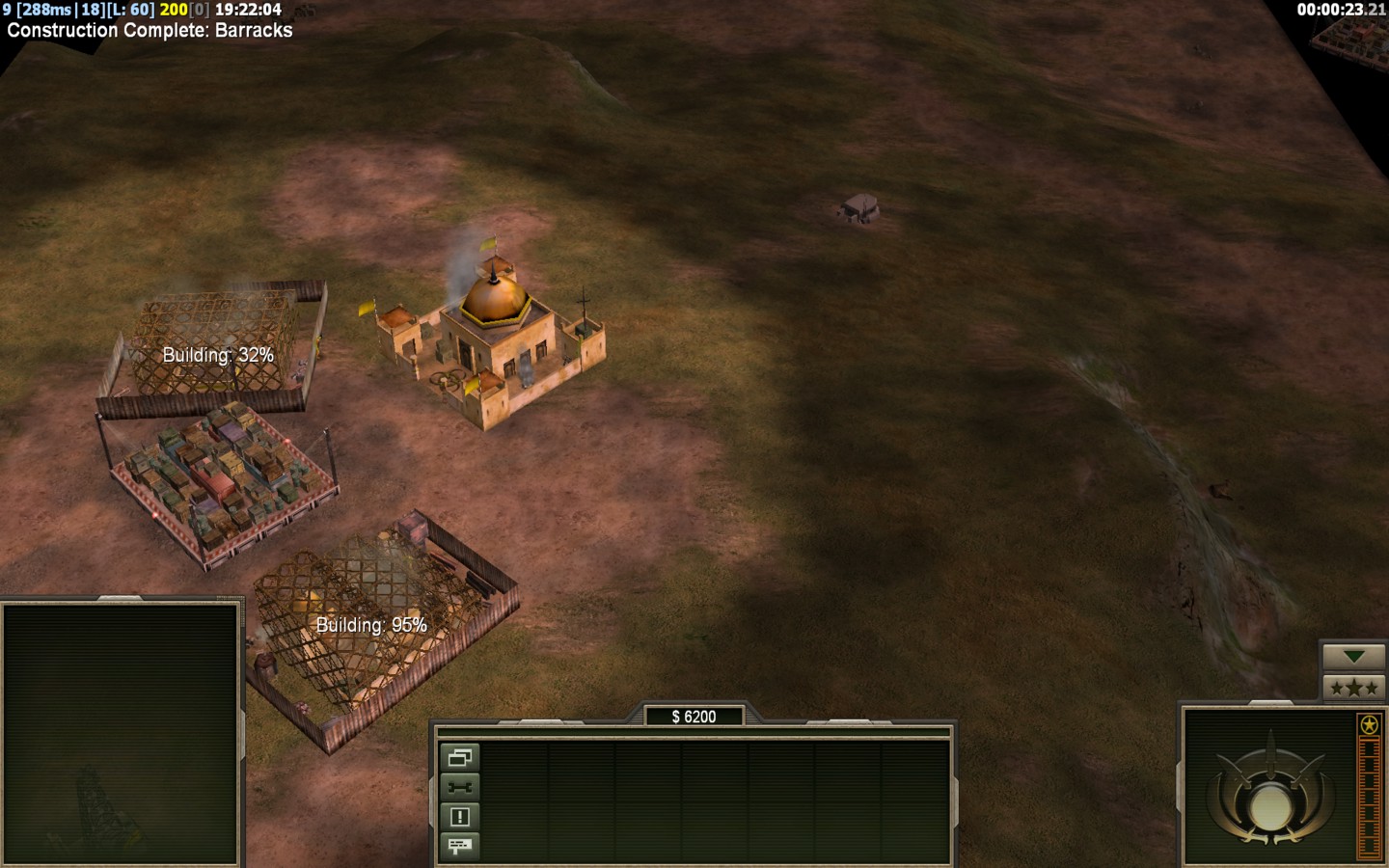Activate the exclamation mark icon button
This screenshot has height=868, width=1389.
[x=459, y=817]
